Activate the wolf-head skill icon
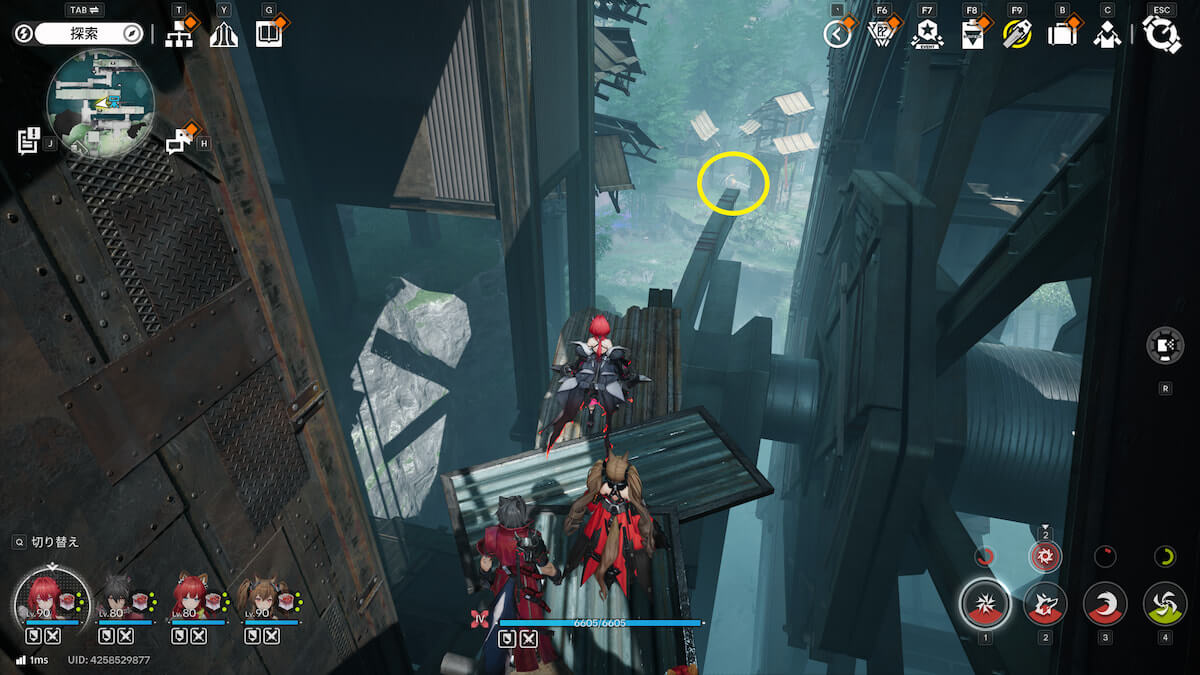 [1045, 604]
